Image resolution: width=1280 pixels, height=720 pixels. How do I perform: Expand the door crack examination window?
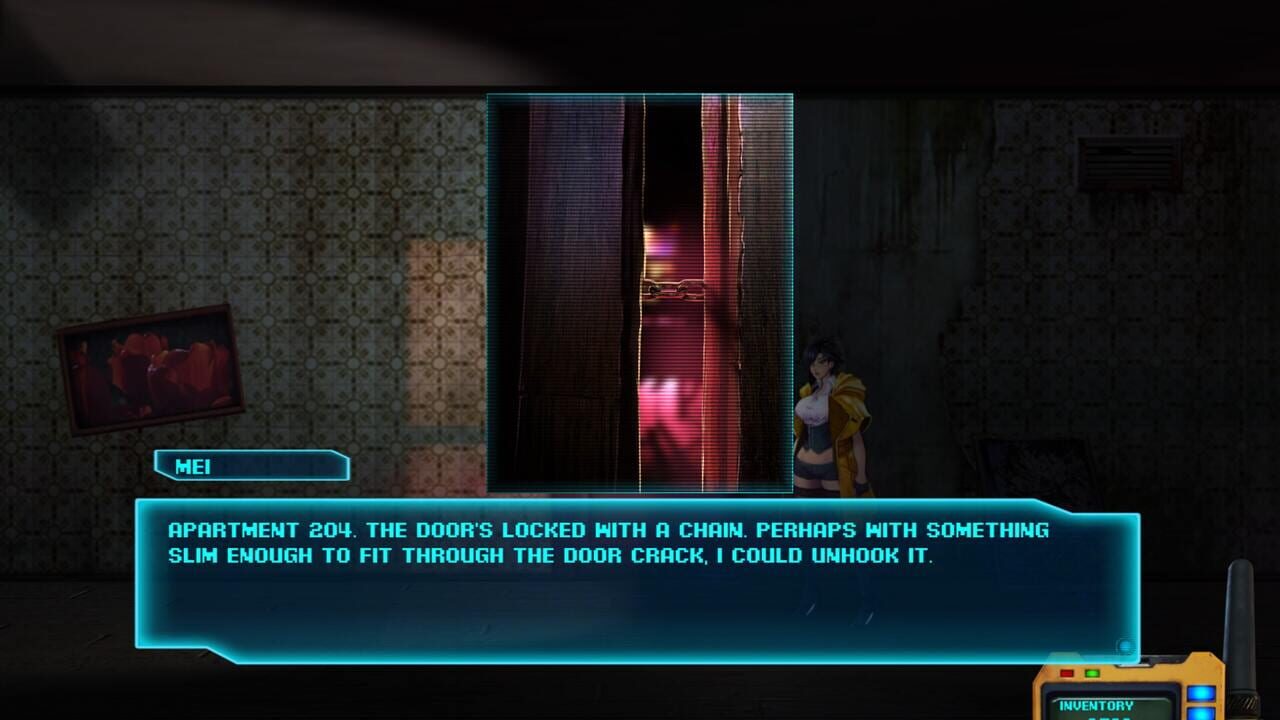click(640, 293)
